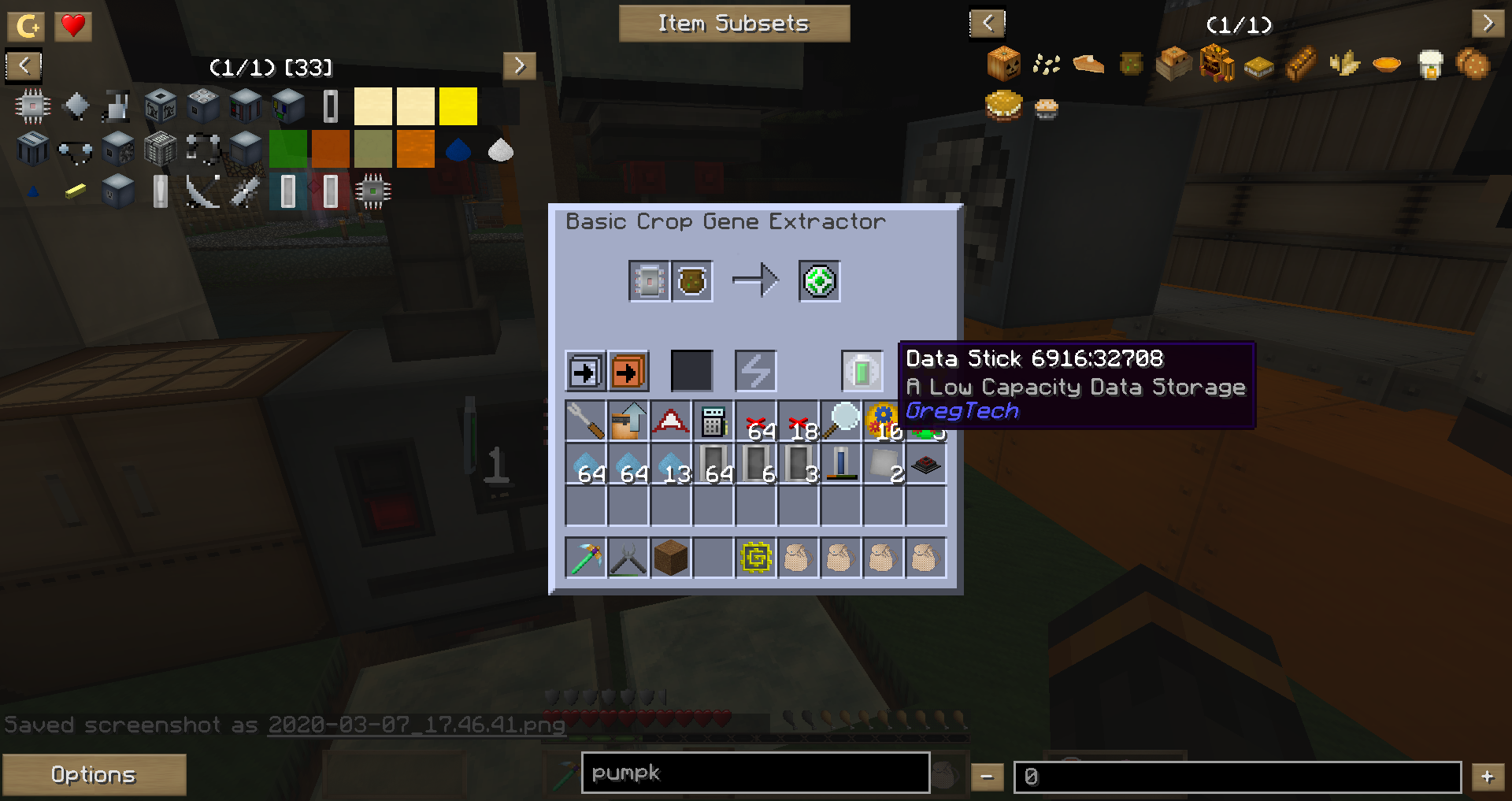Open the Options screen
The height and width of the screenshot is (801, 1512).
click(94, 774)
